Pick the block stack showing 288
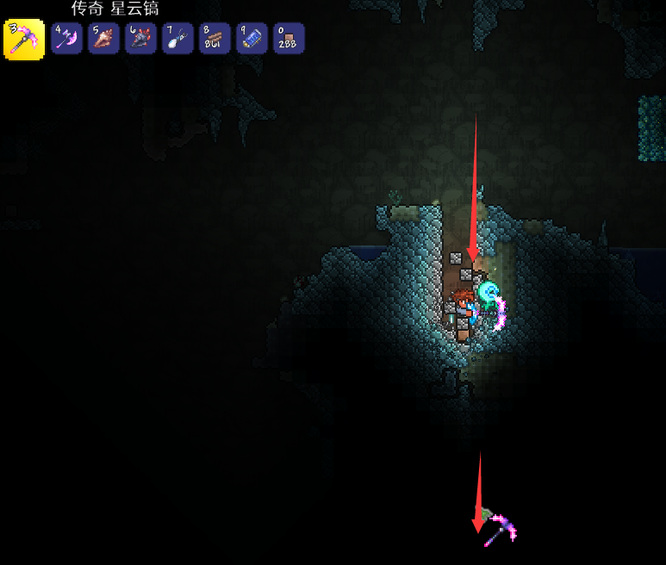The width and height of the screenshot is (666, 565). [288, 39]
